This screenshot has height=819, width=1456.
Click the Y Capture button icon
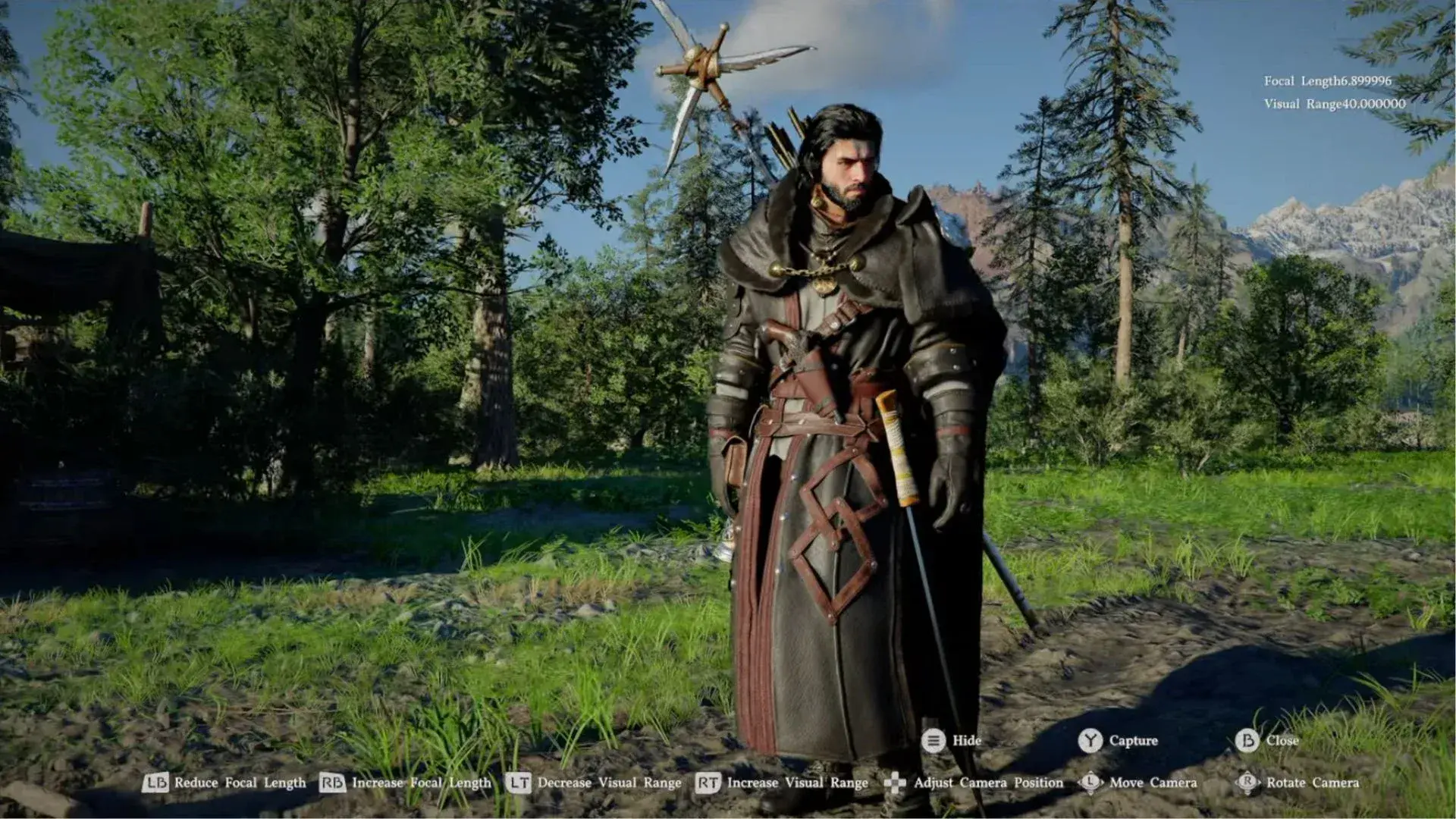pos(1090,741)
